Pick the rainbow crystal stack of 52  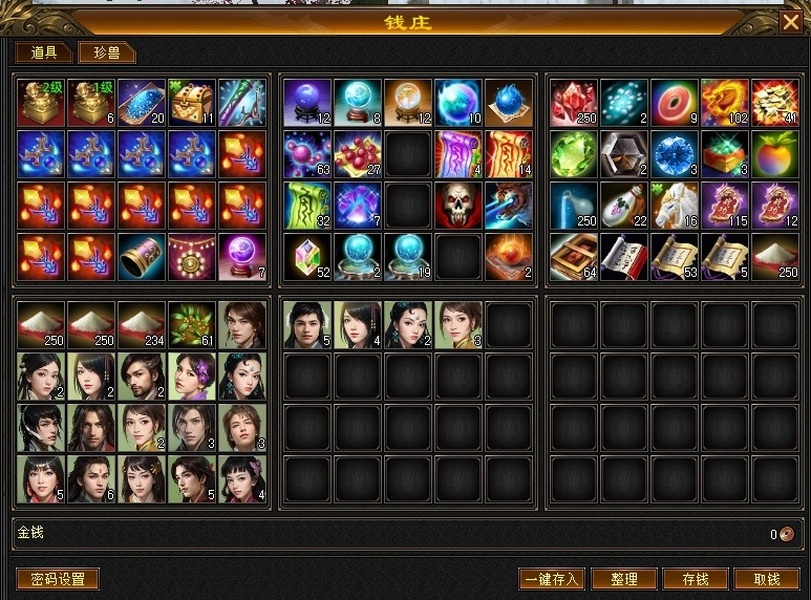(307, 256)
